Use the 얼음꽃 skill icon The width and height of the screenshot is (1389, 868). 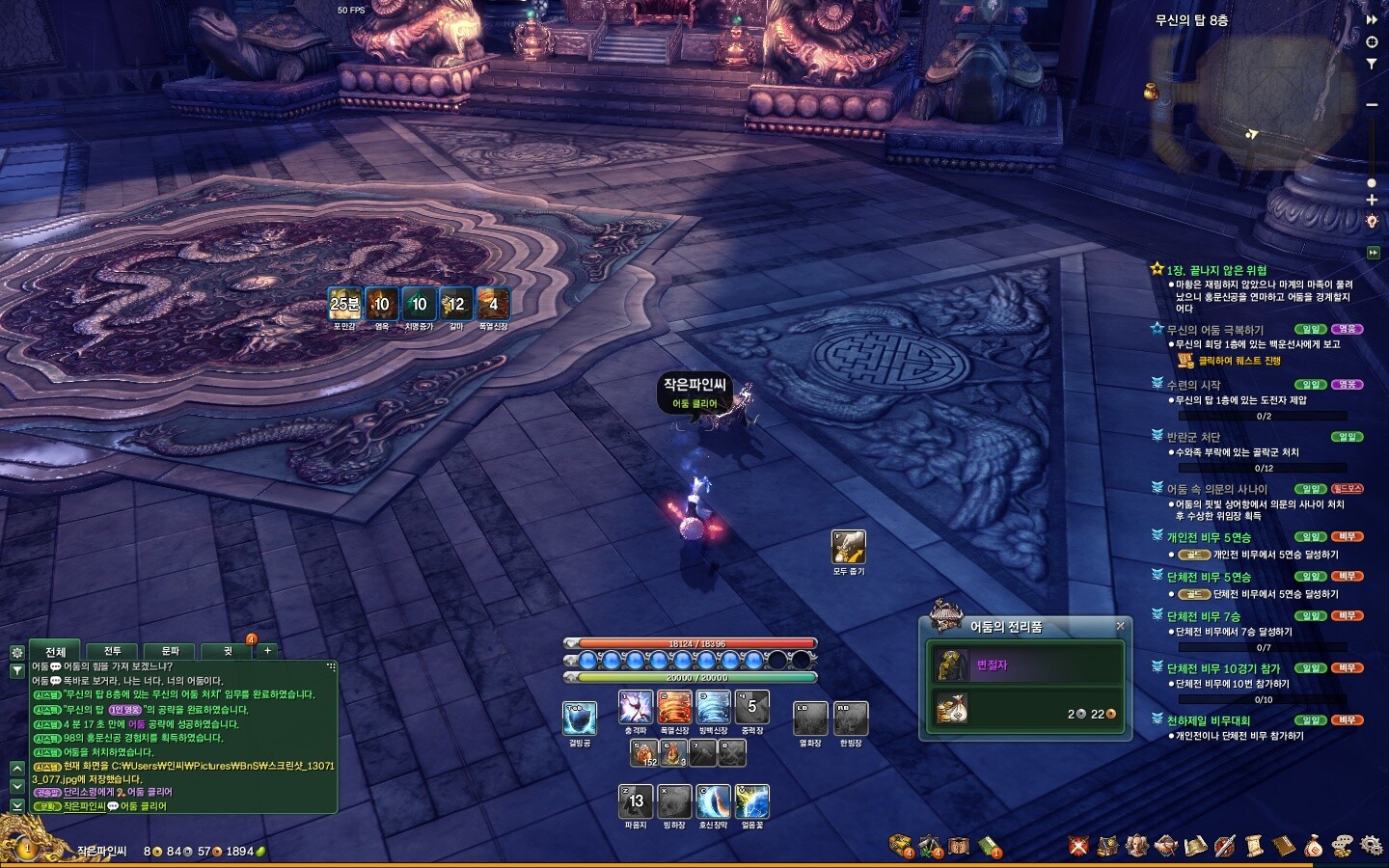pyautogui.click(x=752, y=801)
